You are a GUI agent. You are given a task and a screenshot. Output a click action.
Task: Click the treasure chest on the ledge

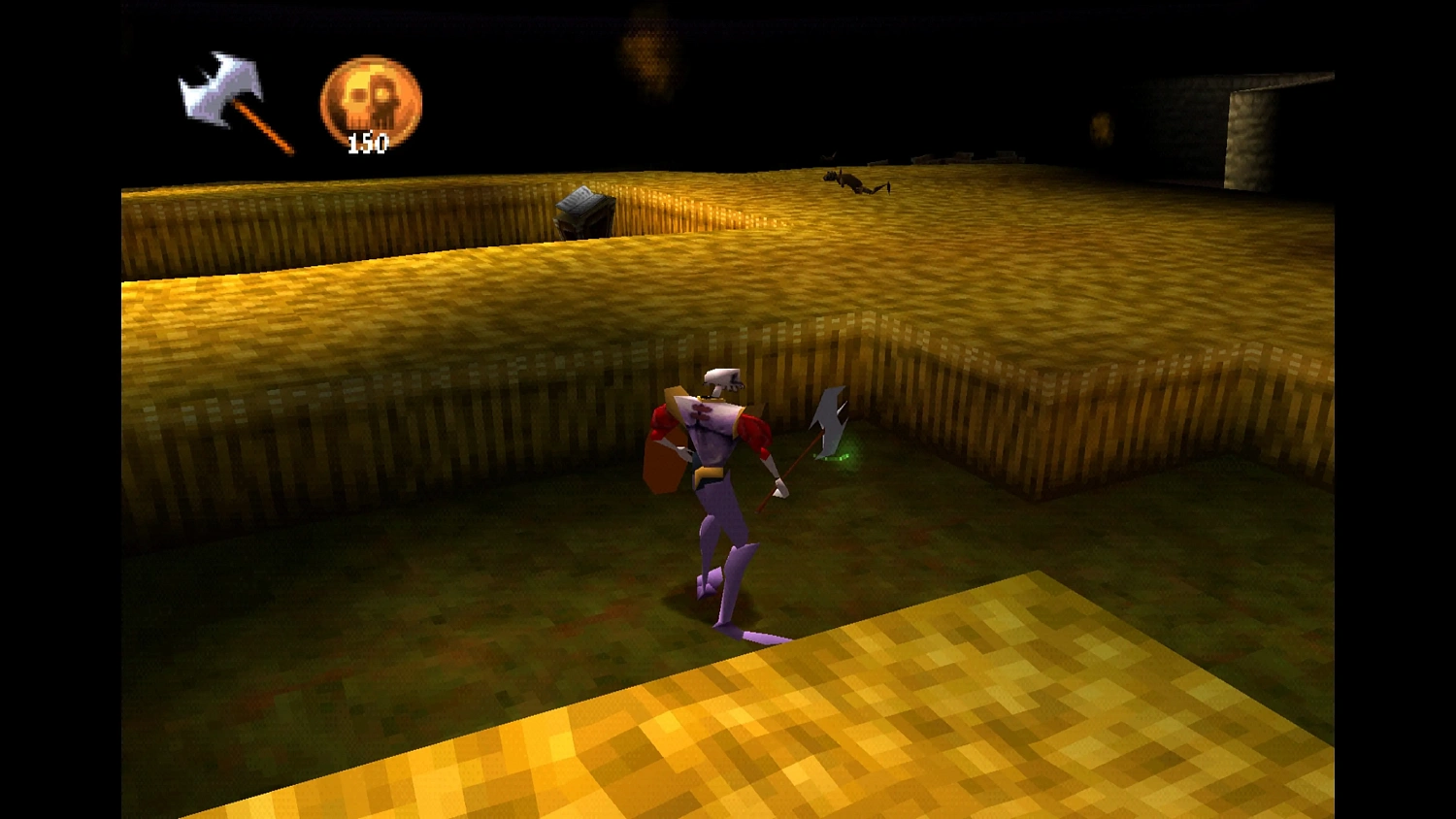(x=583, y=210)
